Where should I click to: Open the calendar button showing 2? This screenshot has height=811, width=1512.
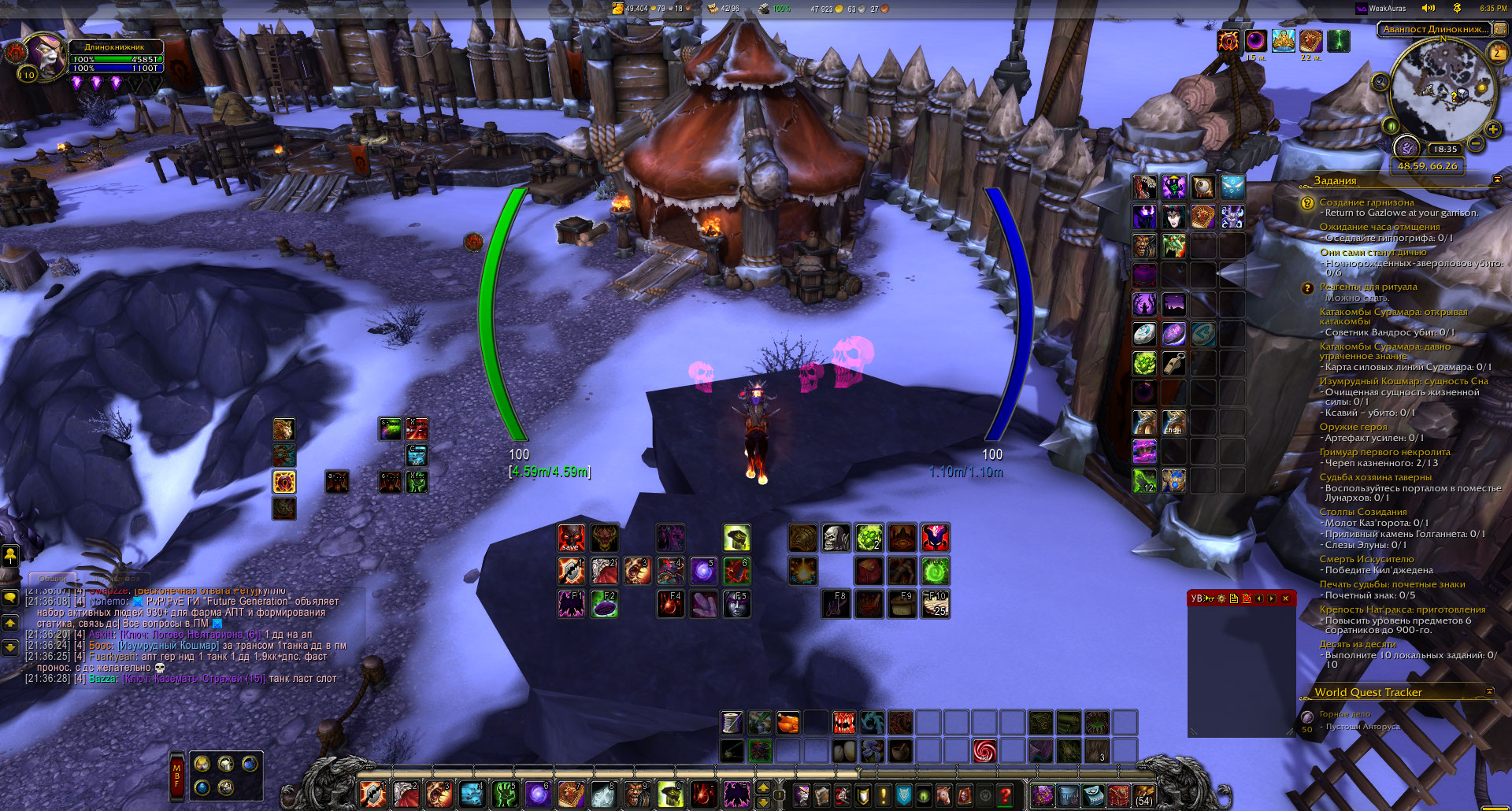pyautogui.click(x=1497, y=53)
